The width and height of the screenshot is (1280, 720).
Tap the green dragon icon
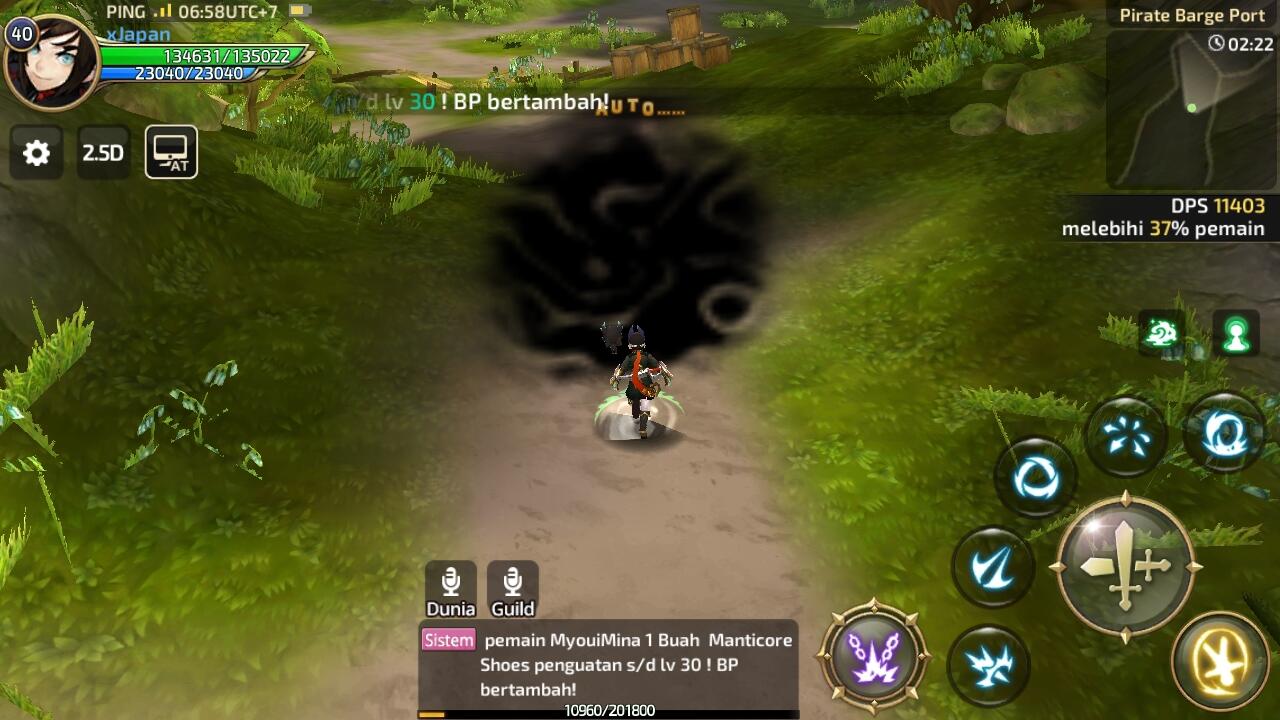1161,334
